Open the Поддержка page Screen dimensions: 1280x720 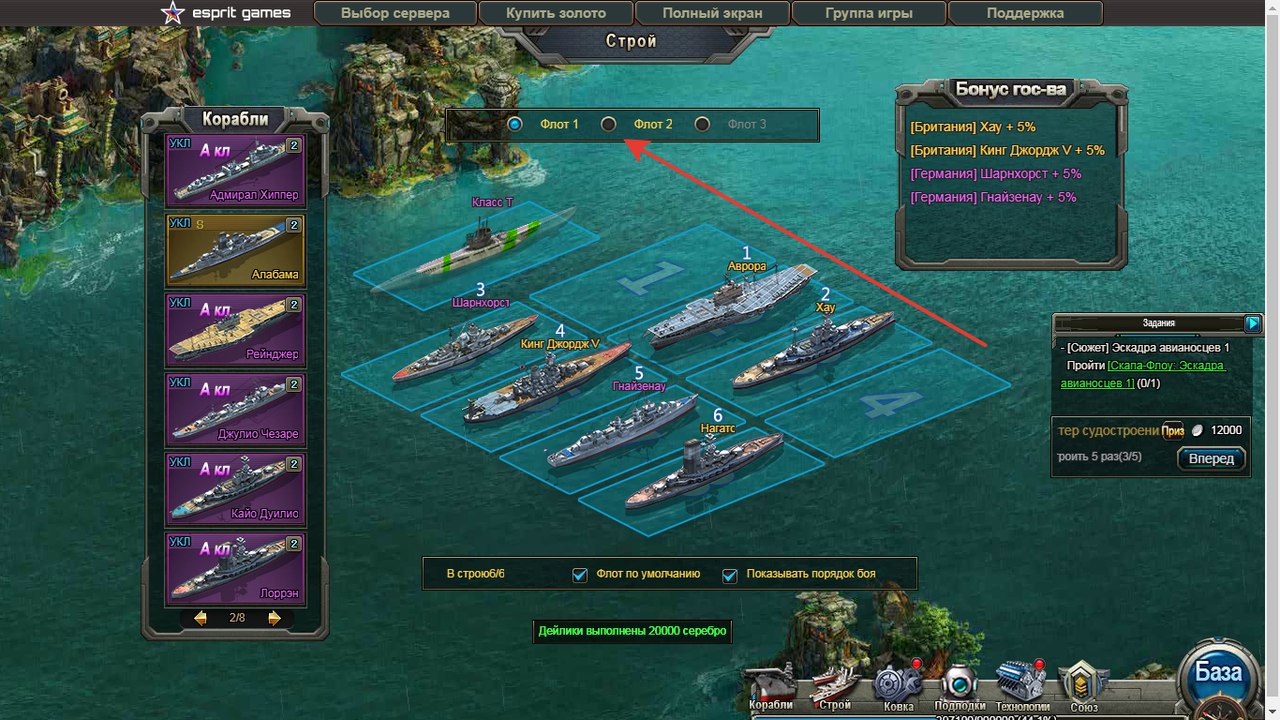(1025, 14)
